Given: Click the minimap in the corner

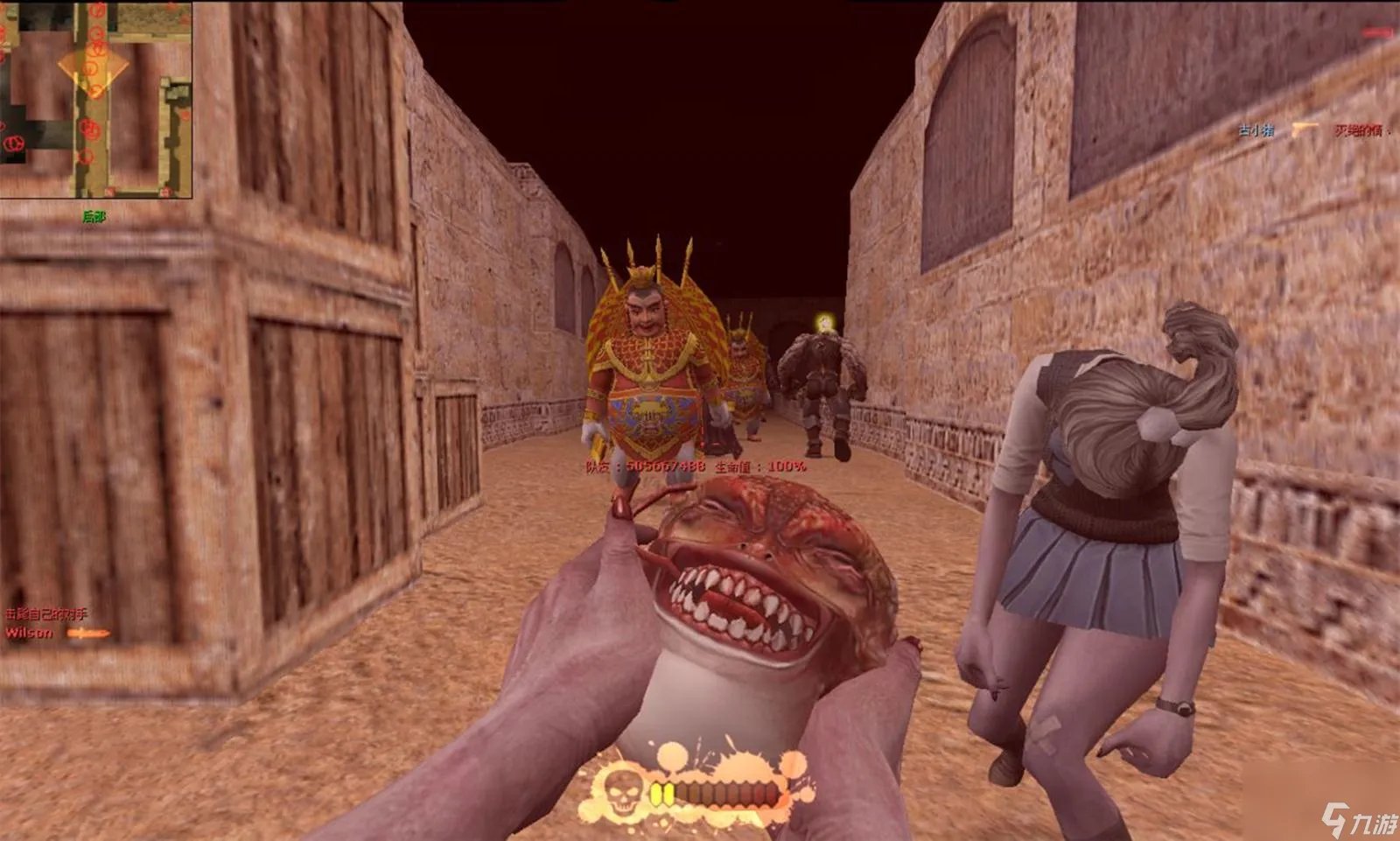Looking at the screenshot, I should click(96, 99).
